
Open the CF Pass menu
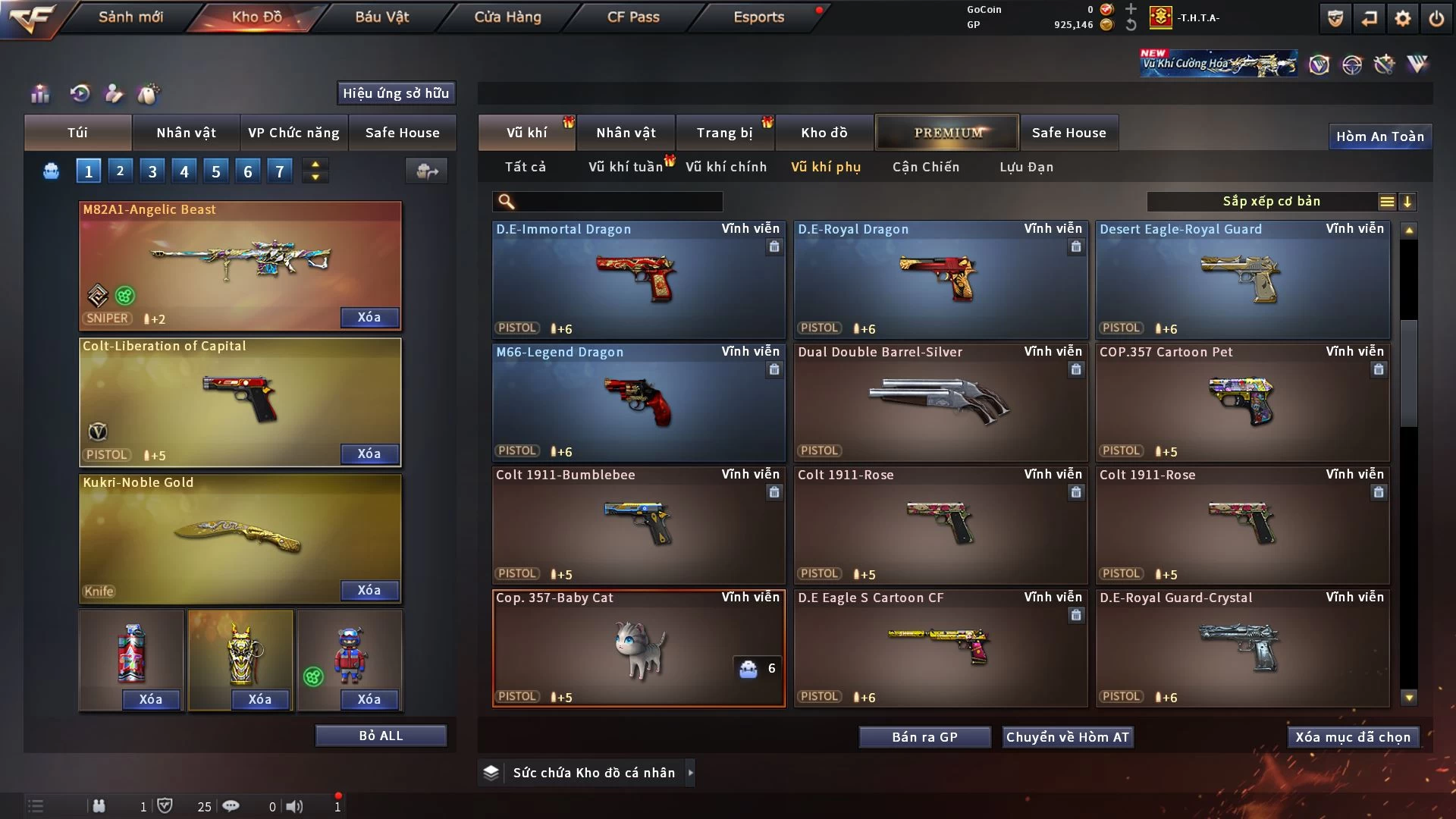pos(633,17)
